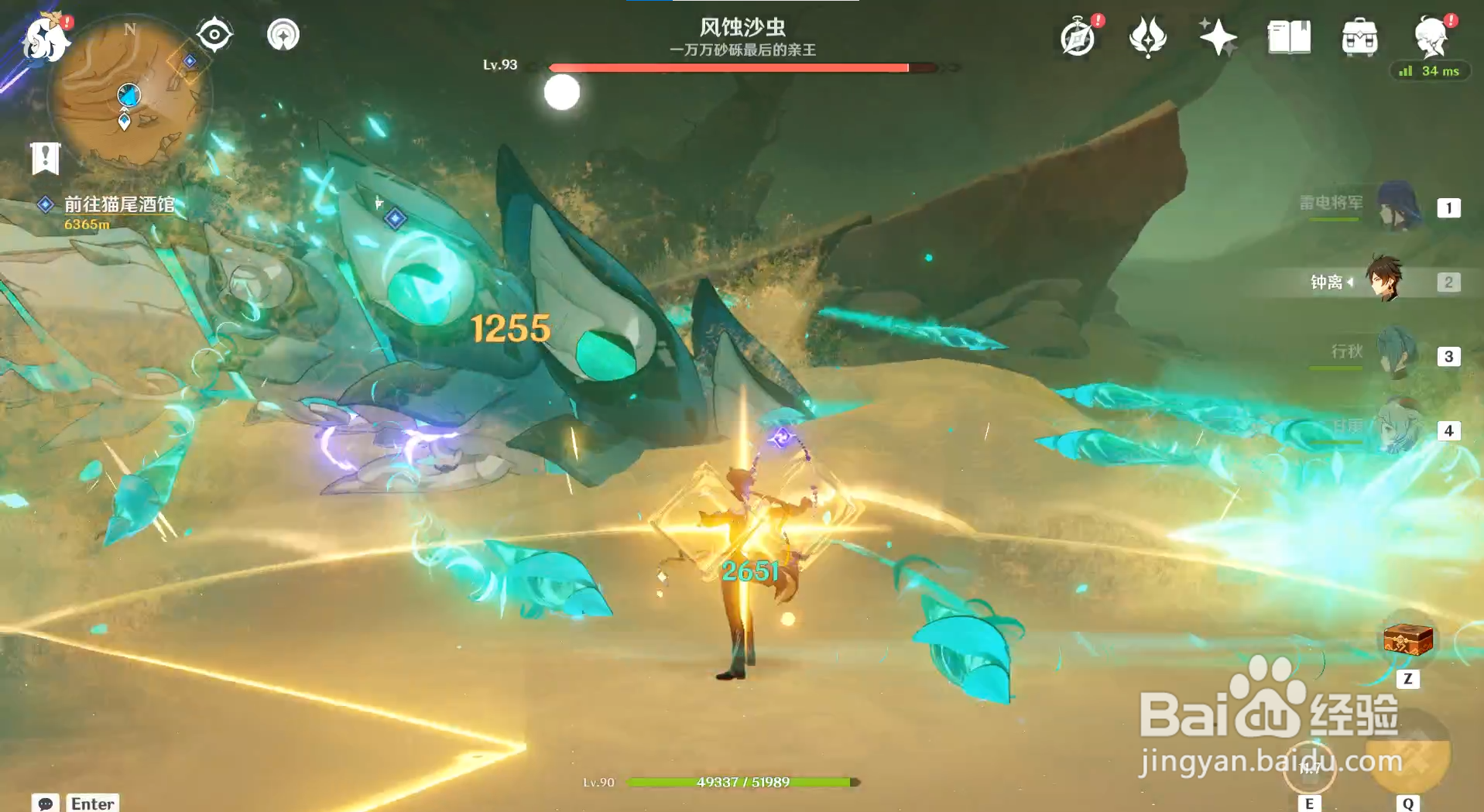Open the Inventory backpack icon
1484x812 pixels.
point(1359,36)
